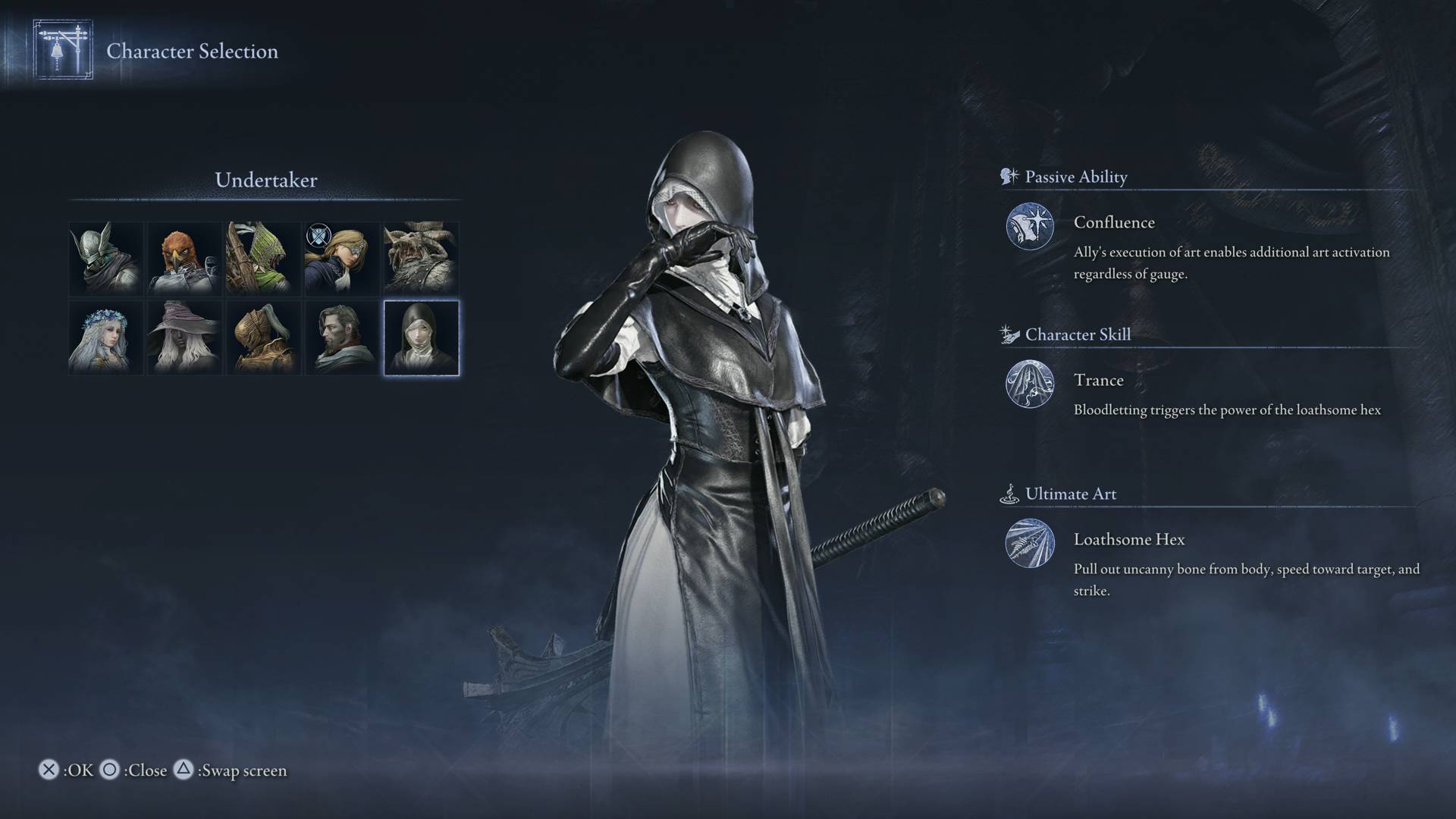Select the green-hooded archer portrait
The width and height of the screenshot is (1456, 819).
click(262, 258)
